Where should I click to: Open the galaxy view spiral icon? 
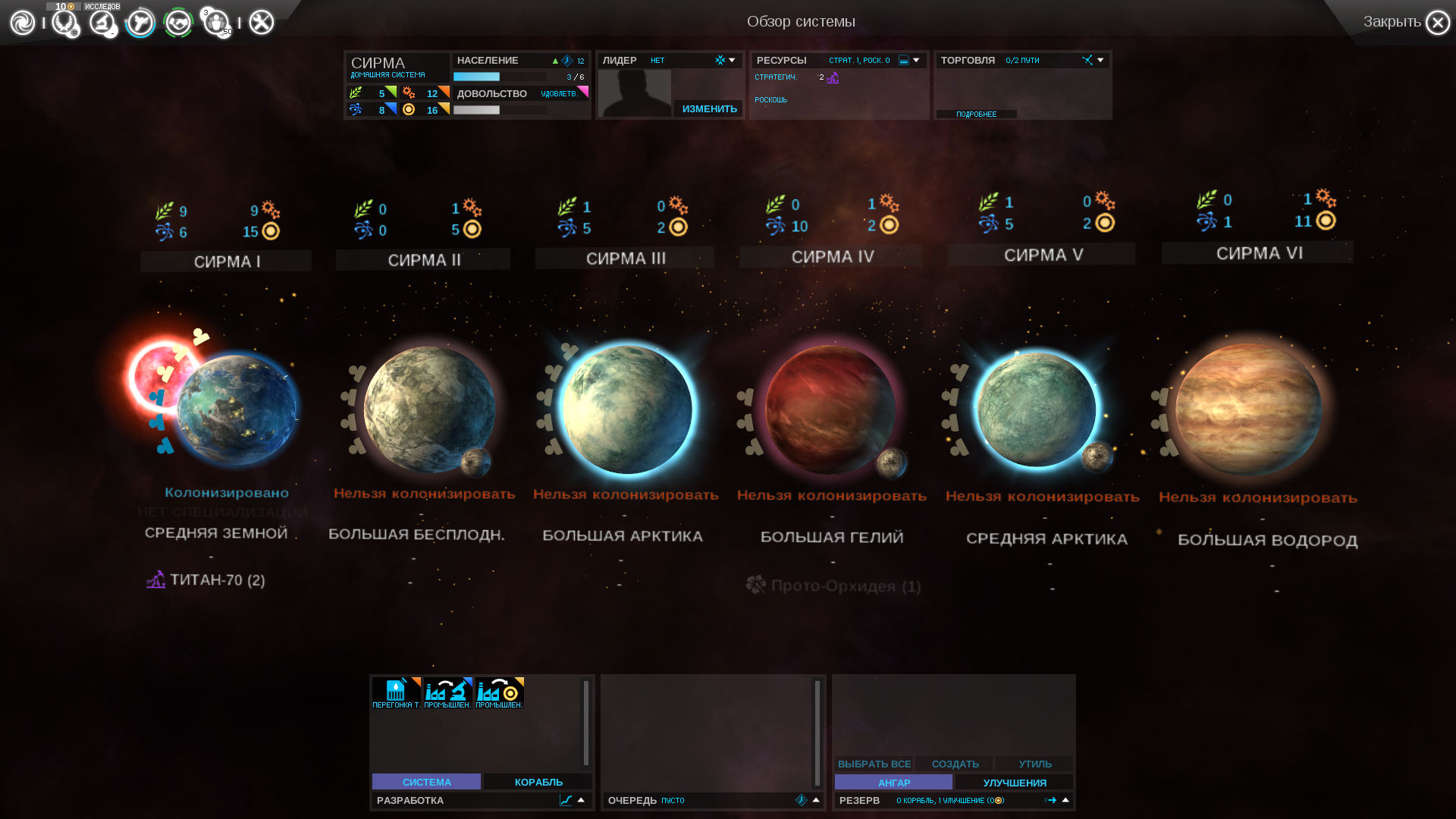(23, 23)
